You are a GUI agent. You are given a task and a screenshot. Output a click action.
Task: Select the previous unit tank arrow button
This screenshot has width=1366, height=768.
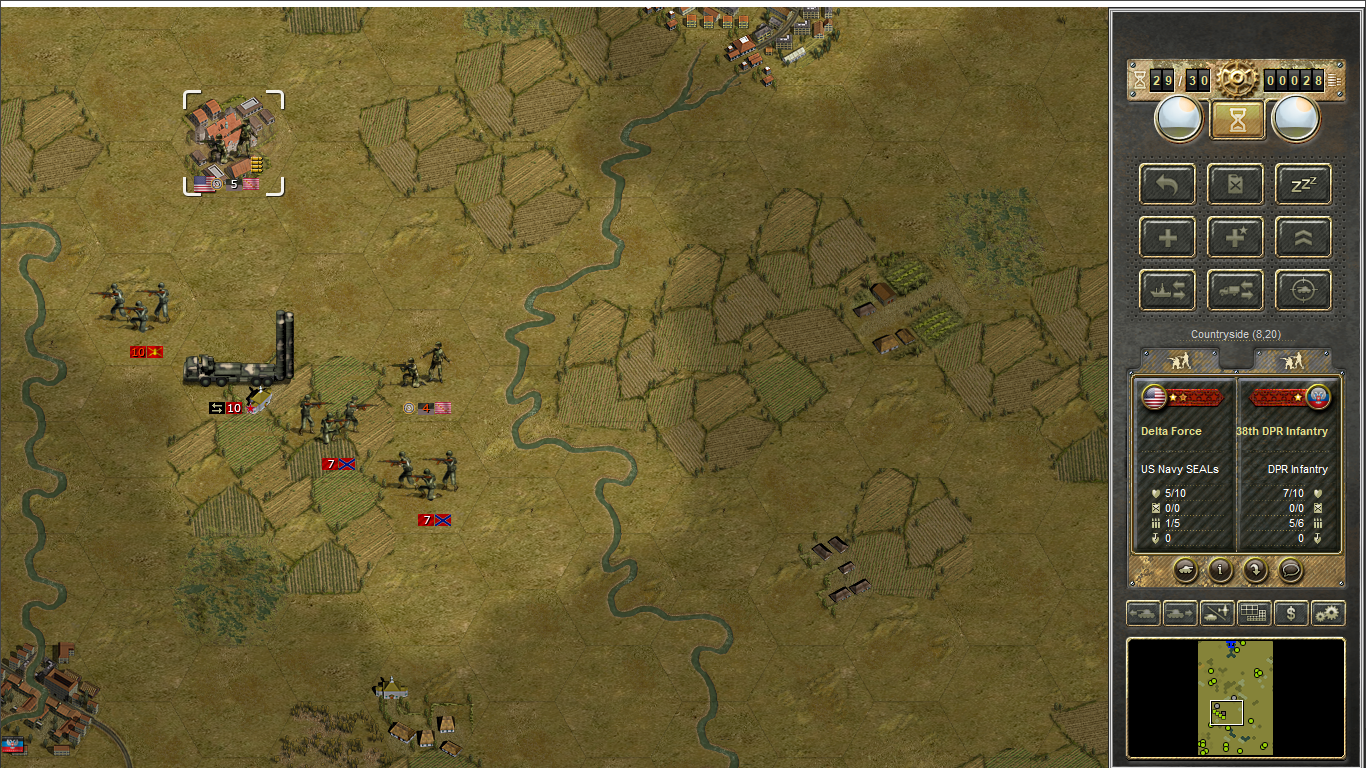click(x=1144, y=613)
